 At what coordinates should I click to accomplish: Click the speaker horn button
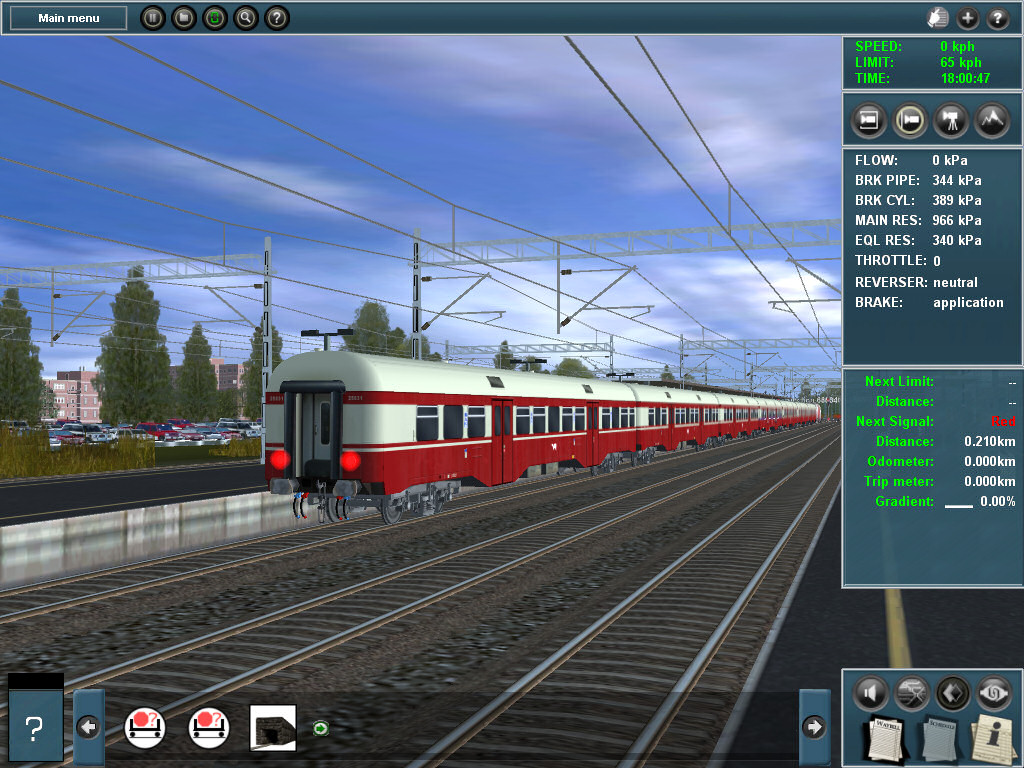[x=871, y=691]
